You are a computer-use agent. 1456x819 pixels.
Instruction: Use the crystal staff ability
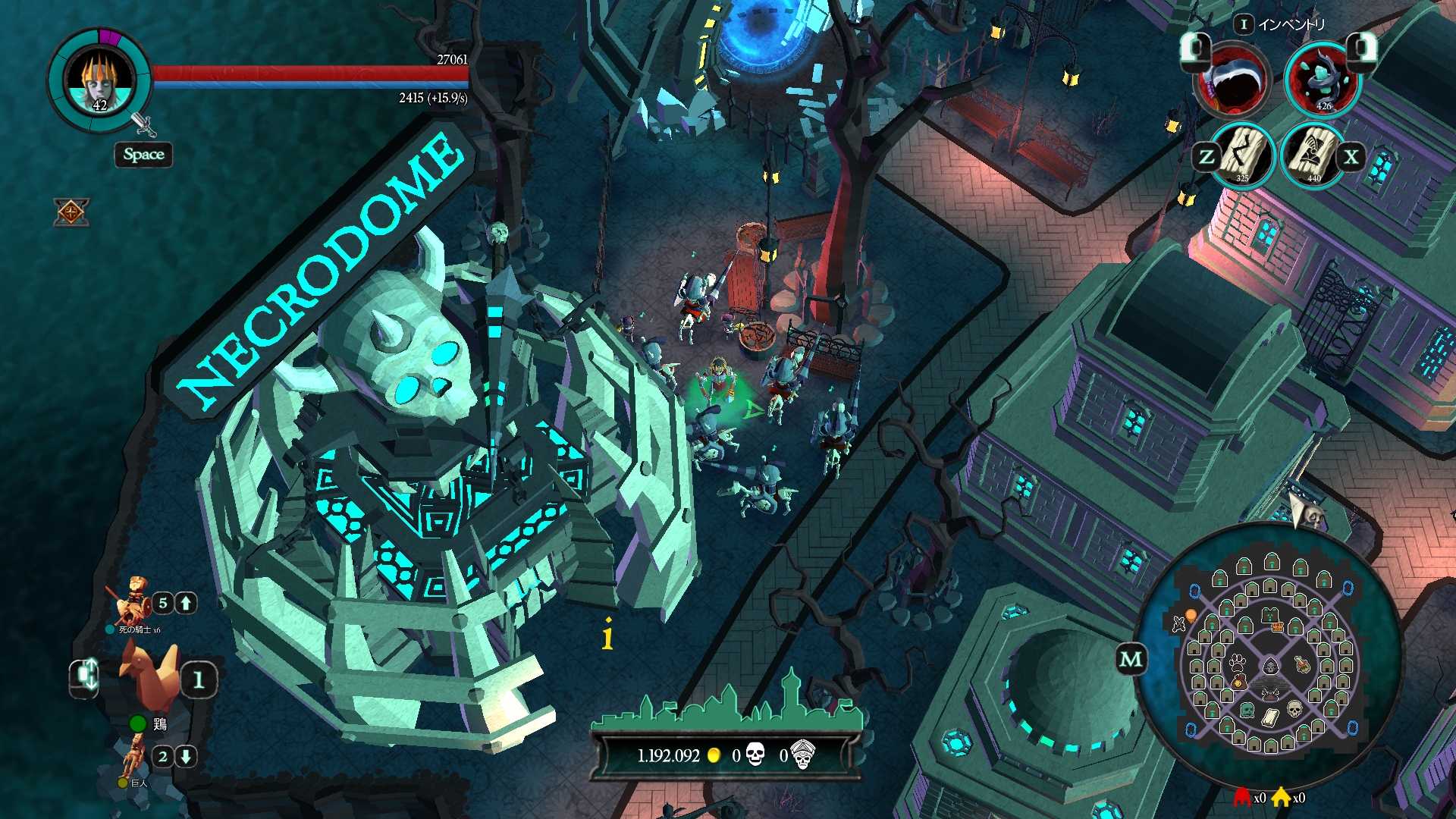[x=1323, y=79]
